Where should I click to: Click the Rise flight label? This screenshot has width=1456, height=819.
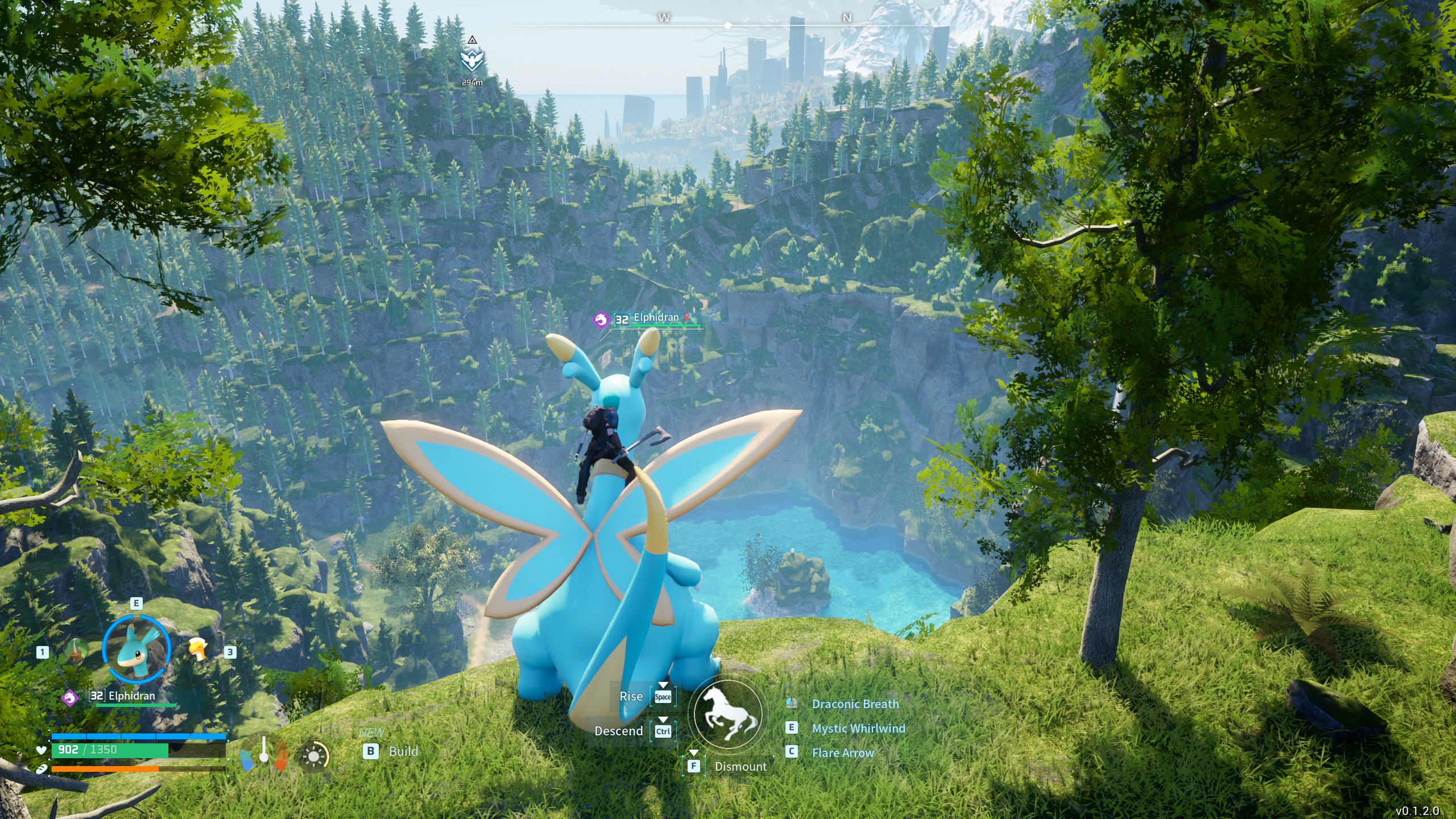631,697
